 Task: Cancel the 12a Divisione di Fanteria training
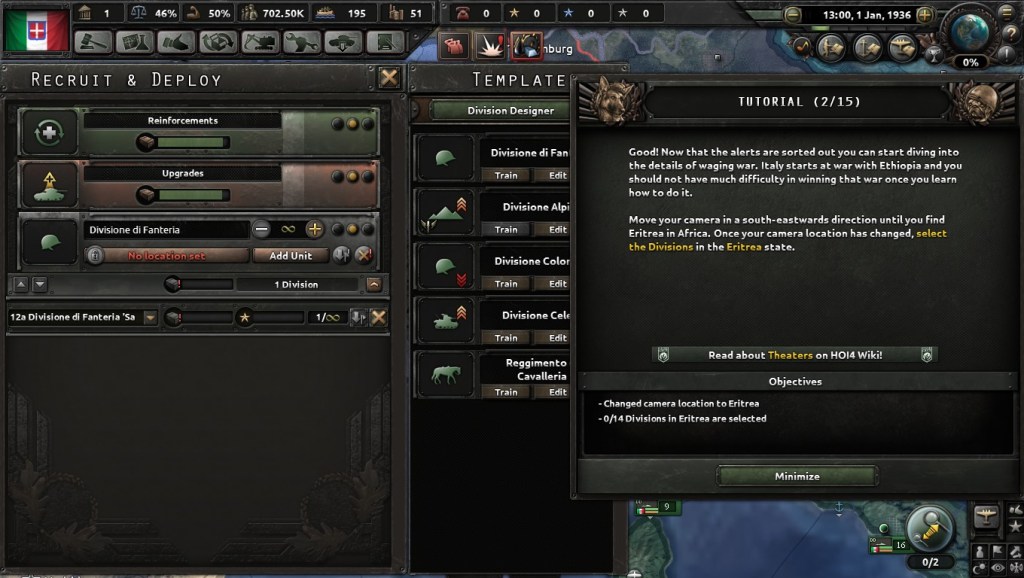click(378, 317)
